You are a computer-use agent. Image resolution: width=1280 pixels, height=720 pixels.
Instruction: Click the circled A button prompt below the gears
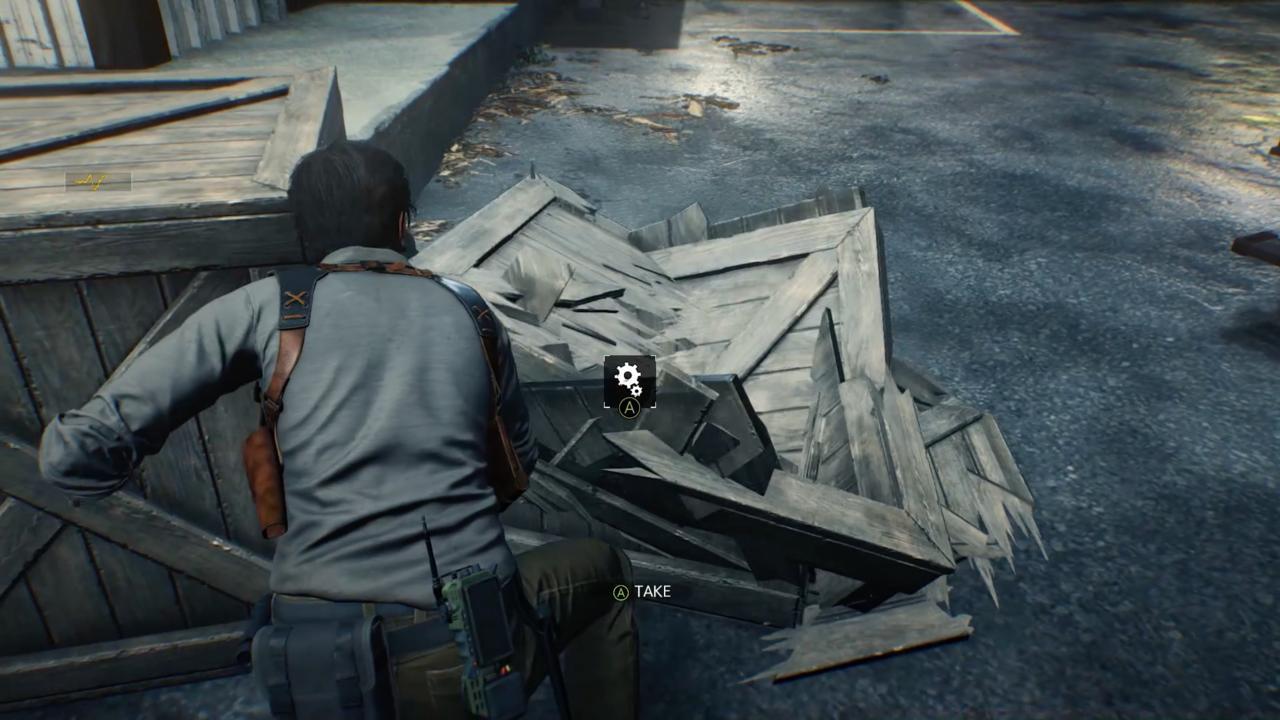click(628, 408)
